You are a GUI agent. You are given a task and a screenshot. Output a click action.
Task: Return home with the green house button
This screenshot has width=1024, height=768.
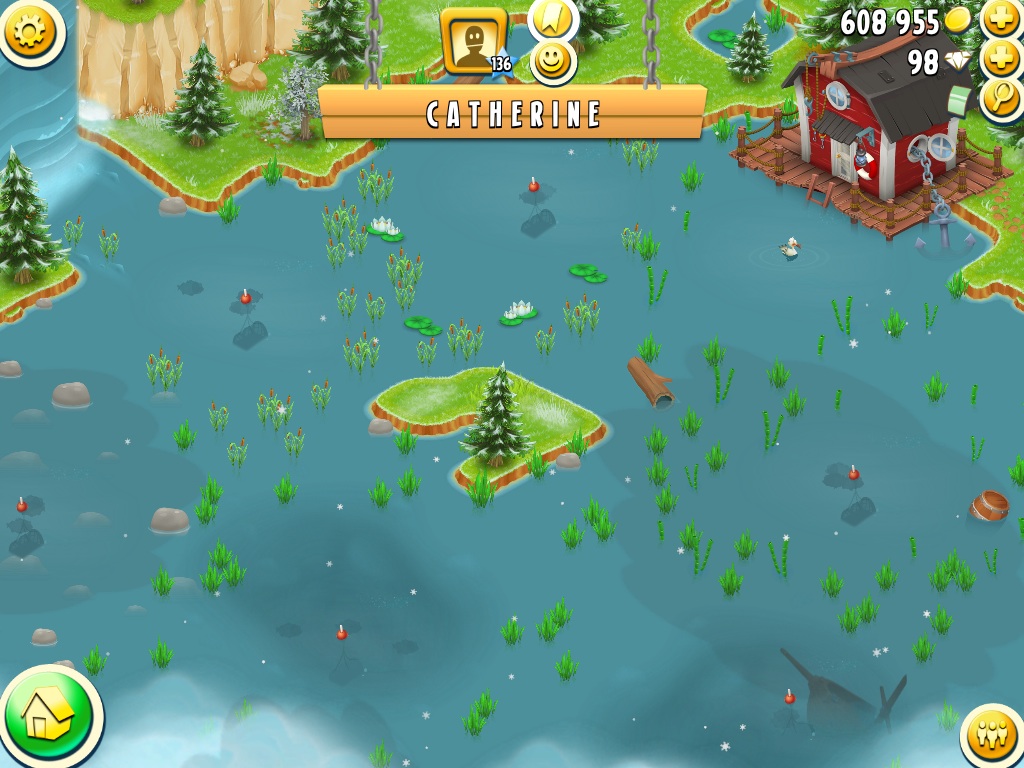48,715
